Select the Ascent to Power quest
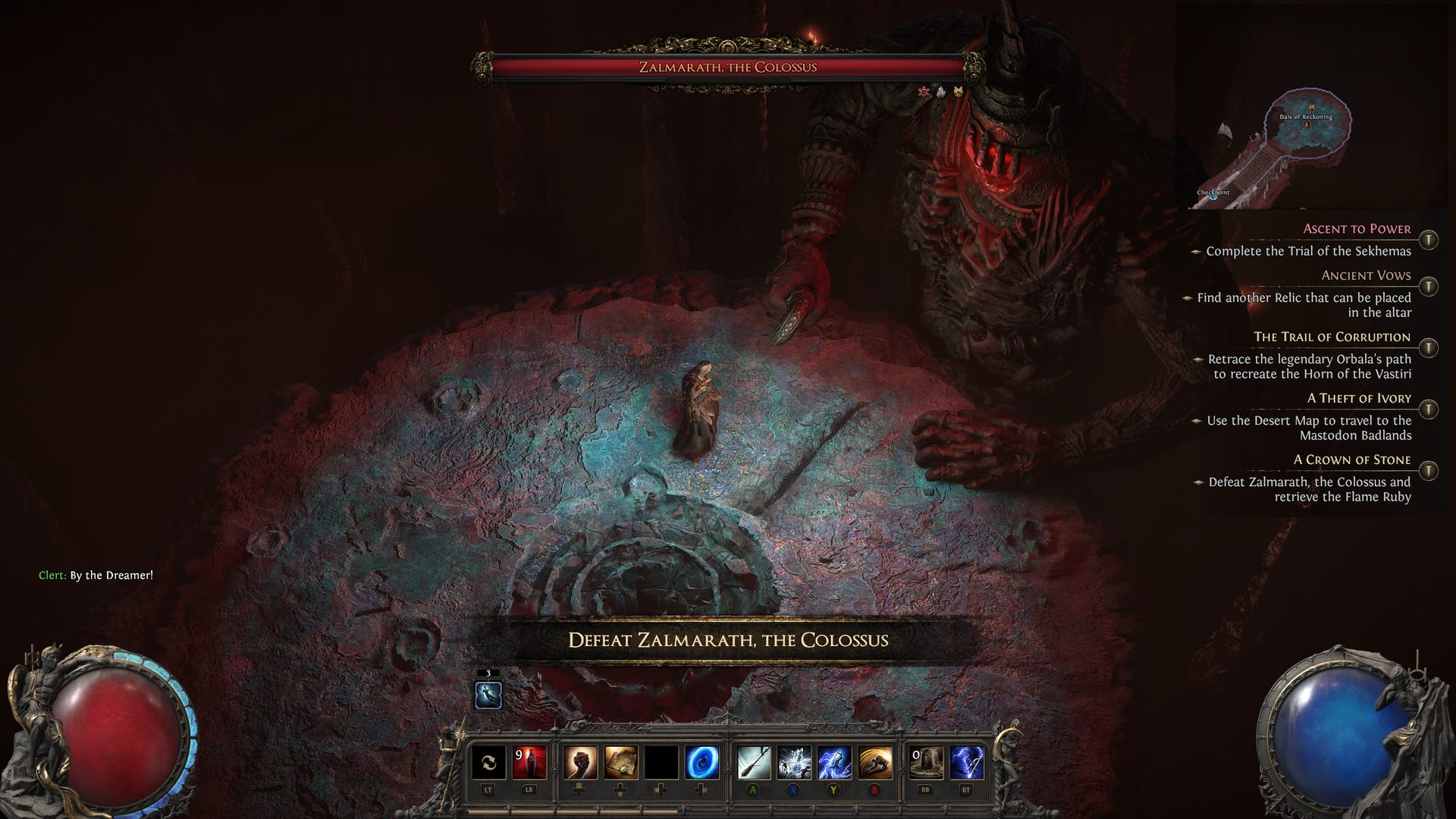This screenshot has width=1456, height=819. click(x=1357, y=229)
